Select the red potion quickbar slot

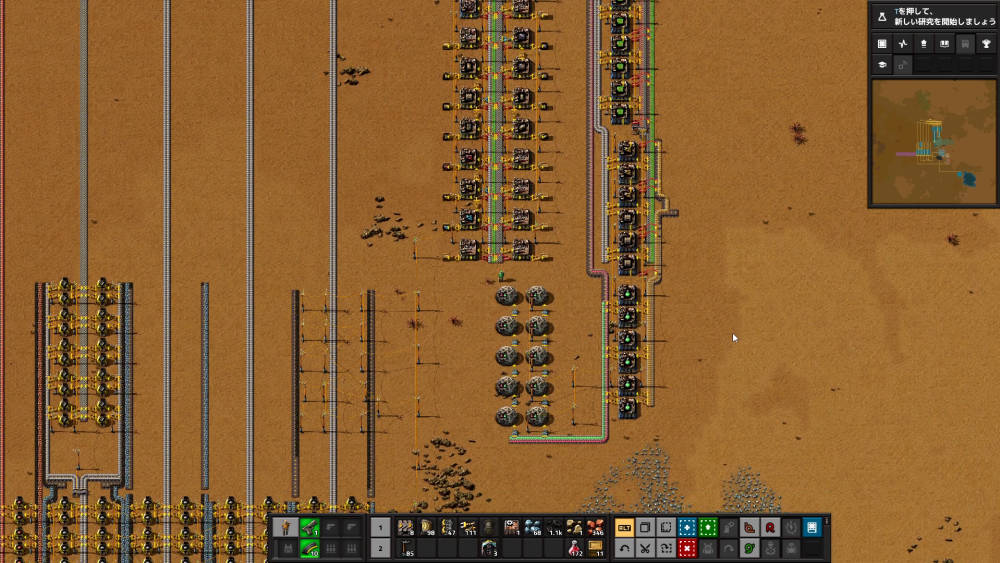click(574, 548)
